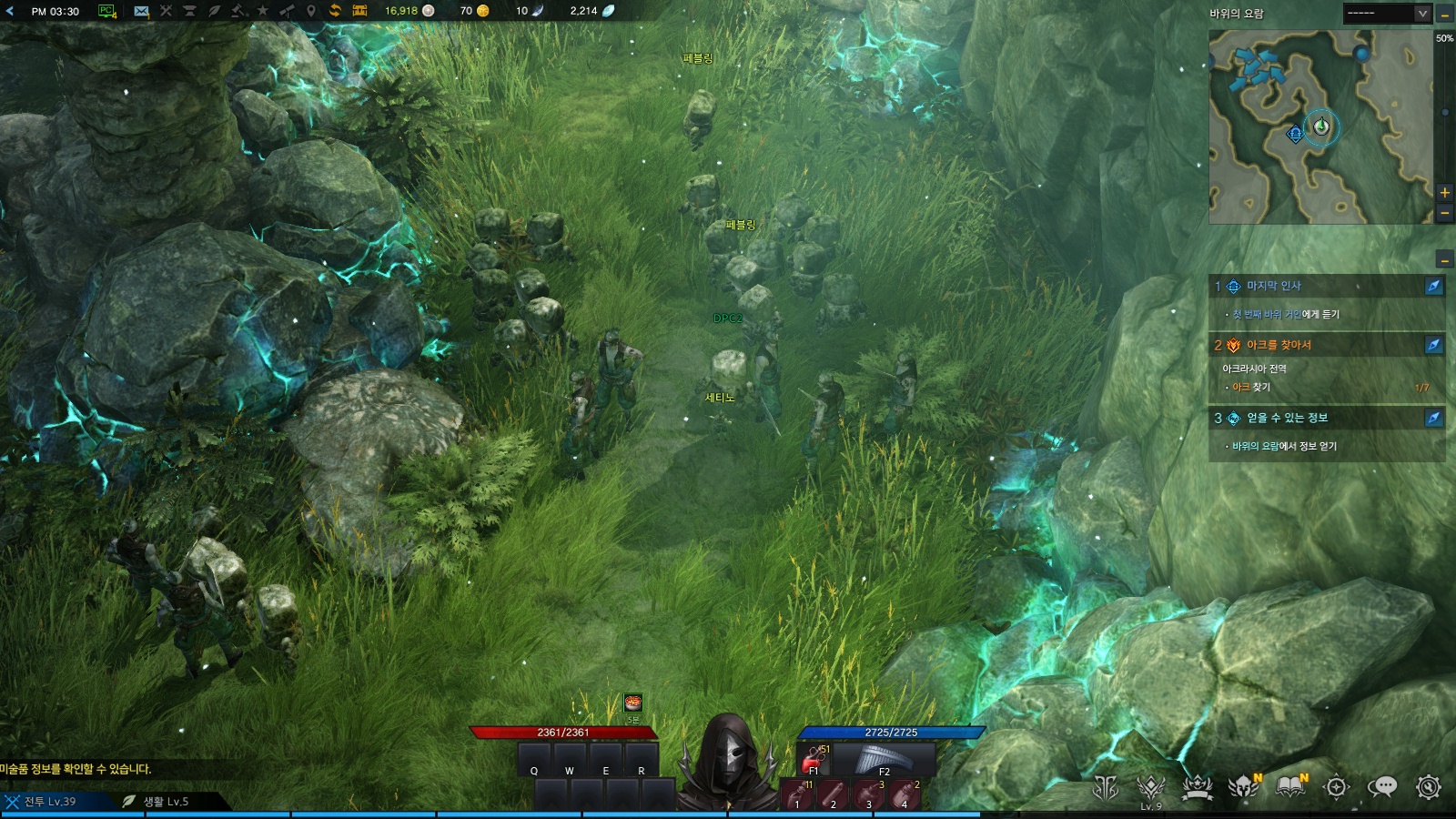Click on the minimap
Screen dimensions: 1456x819
pyautogui.click(x=1319, y=127)
